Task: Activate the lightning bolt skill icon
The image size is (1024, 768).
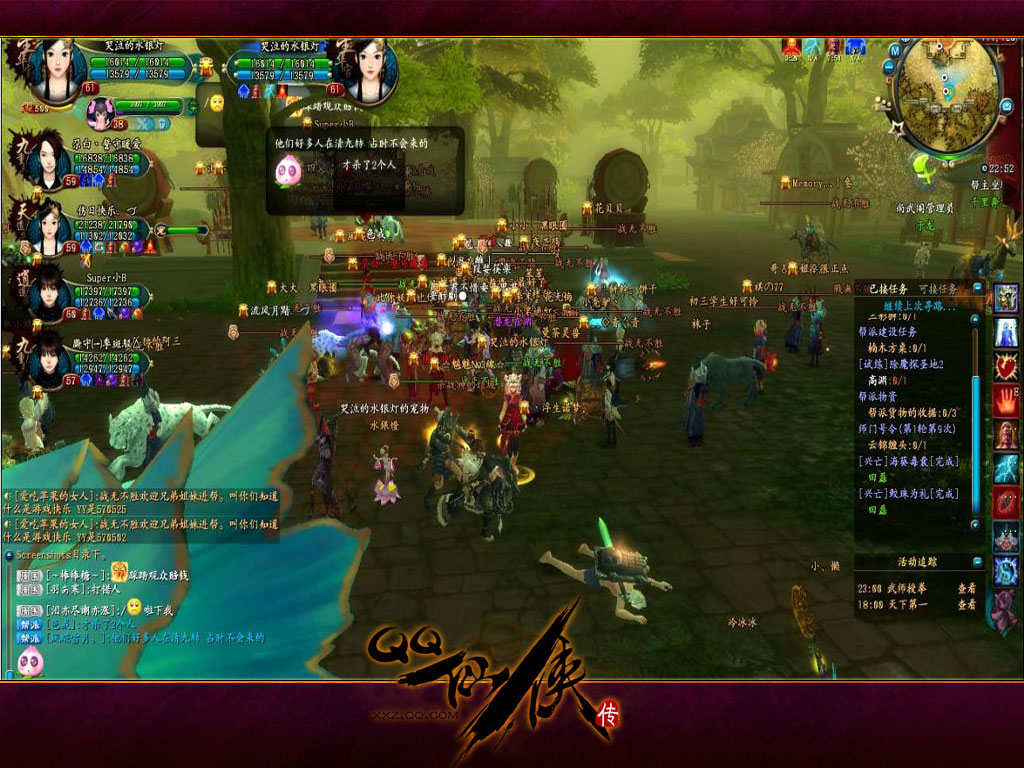Action: tap(1005, 468)
